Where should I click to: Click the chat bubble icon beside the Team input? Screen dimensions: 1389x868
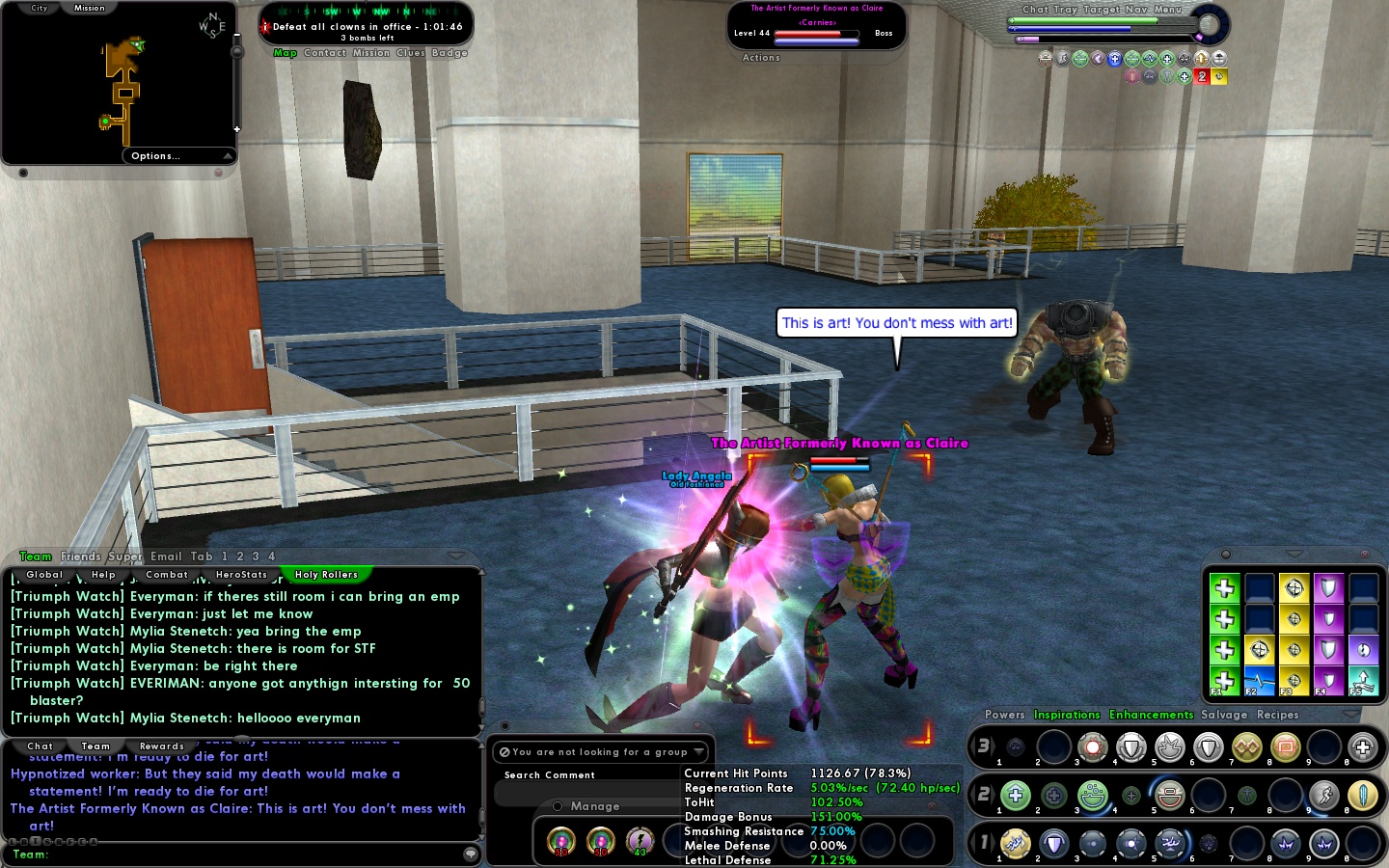pos(470,853)
